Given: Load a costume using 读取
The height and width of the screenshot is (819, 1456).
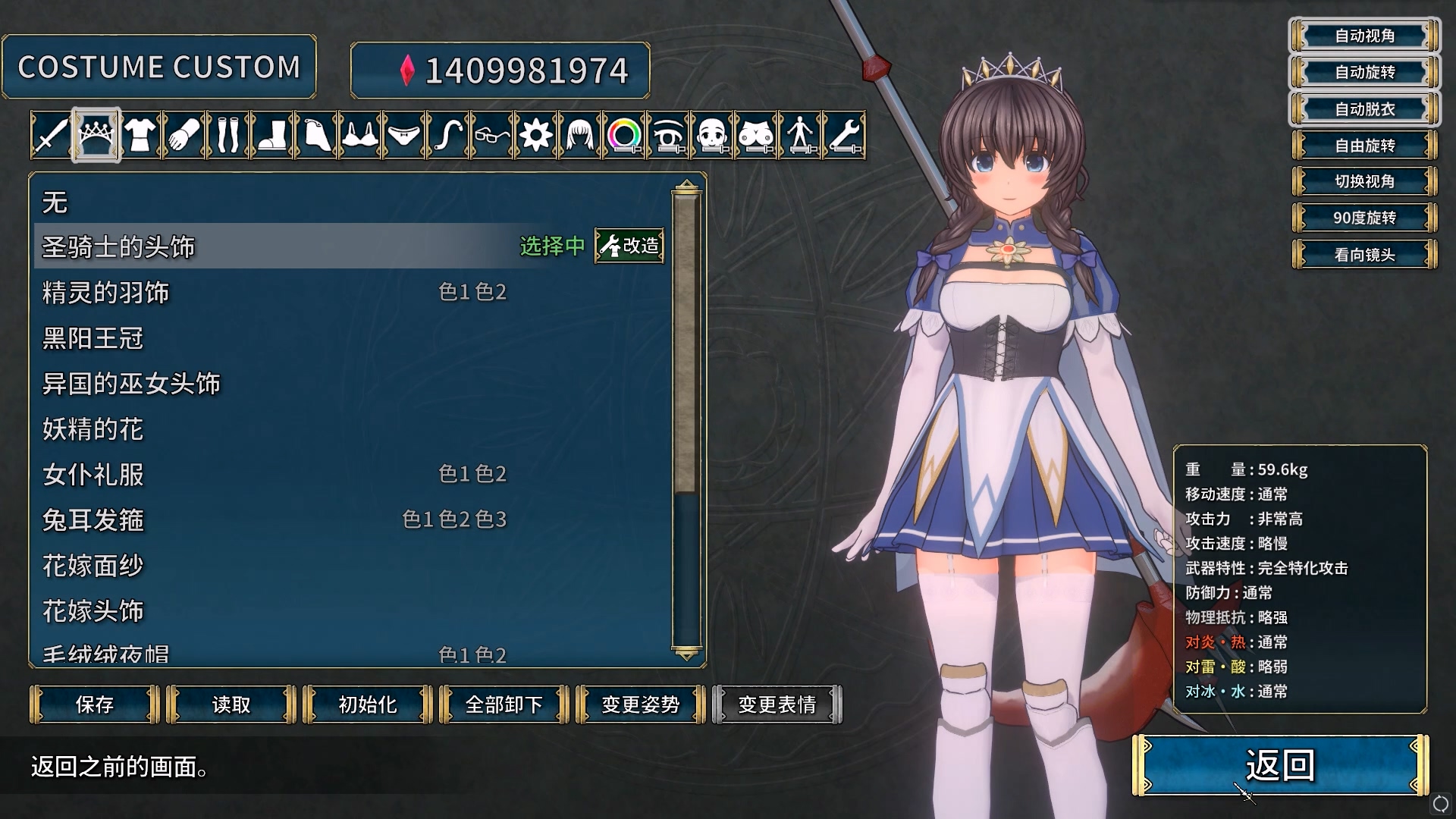Looking at the screenshot, I should tap(231, 704).
